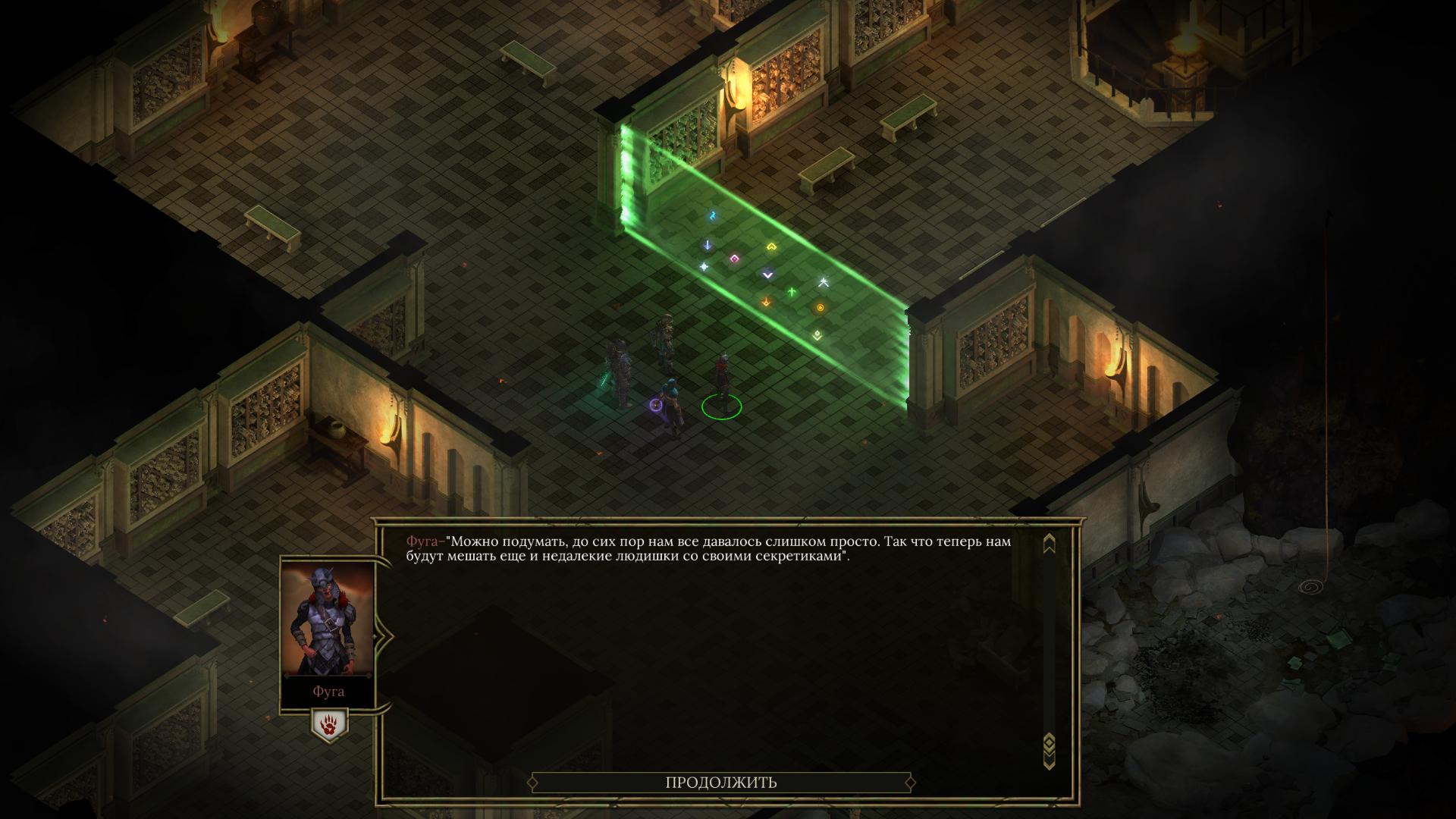
Task: Click the dialogue scroll-up arrow
Action: (1049, 544)
